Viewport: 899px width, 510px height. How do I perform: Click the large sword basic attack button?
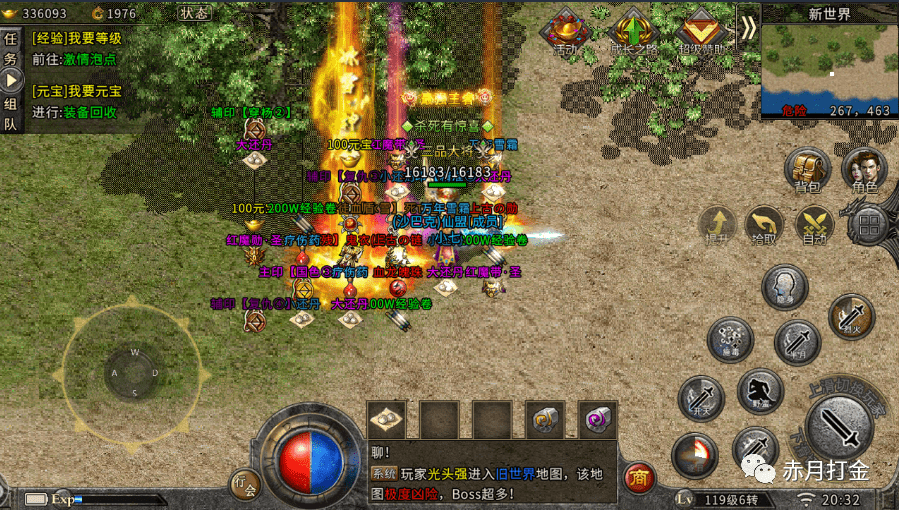[x=840, y=425]
